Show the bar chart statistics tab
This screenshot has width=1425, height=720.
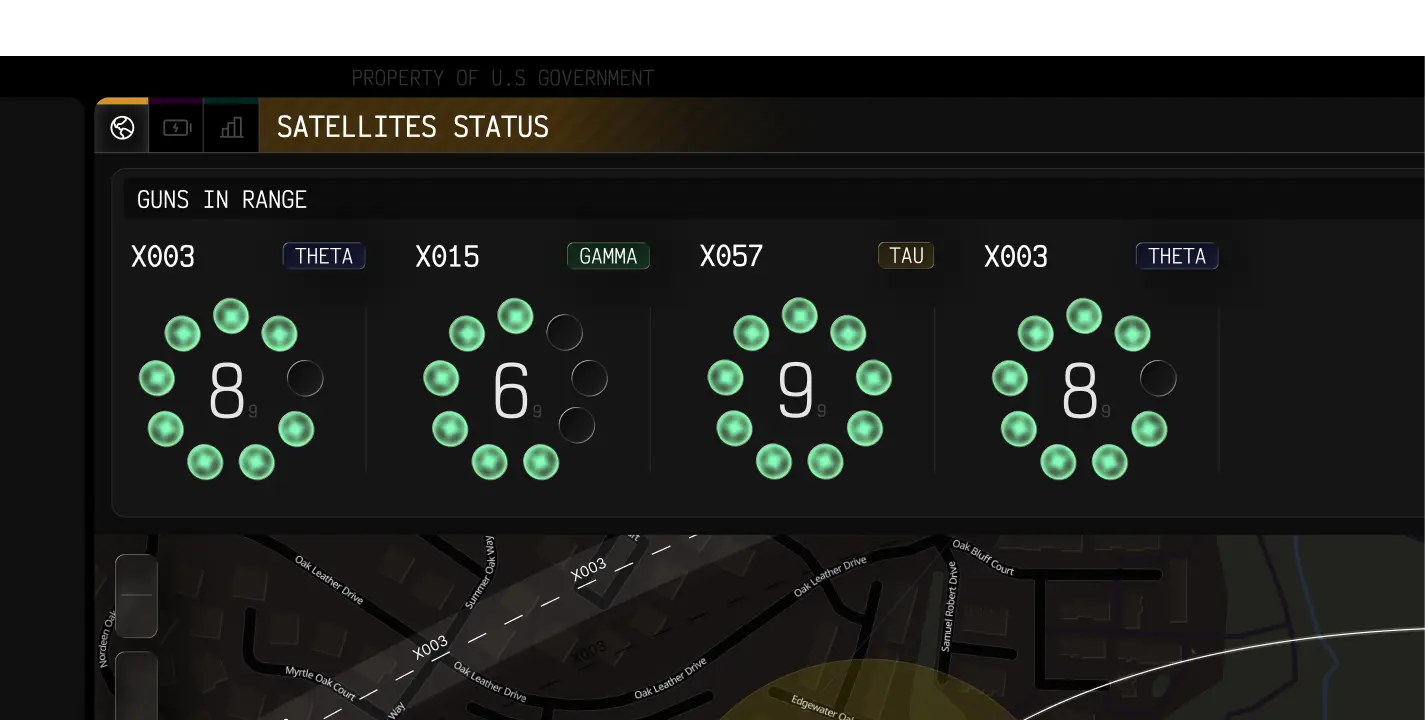(x=231, y=127)
